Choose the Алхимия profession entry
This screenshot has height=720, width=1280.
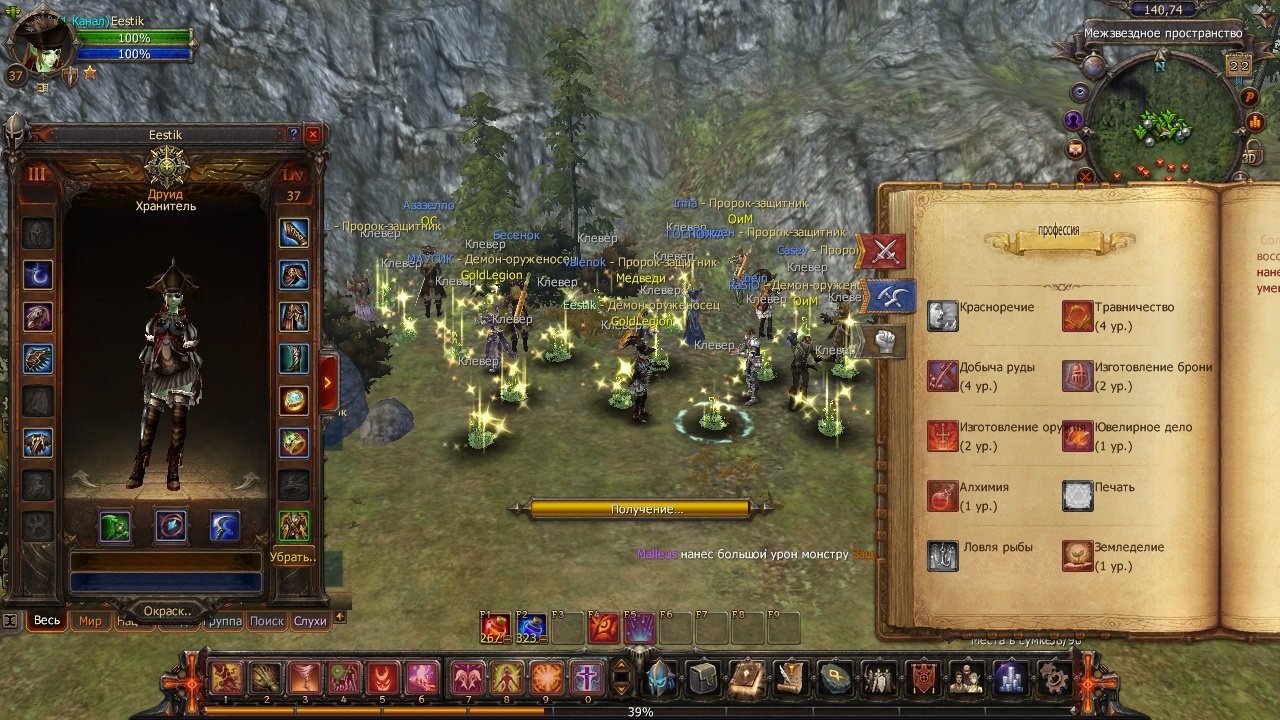click(x=943, y=496)
